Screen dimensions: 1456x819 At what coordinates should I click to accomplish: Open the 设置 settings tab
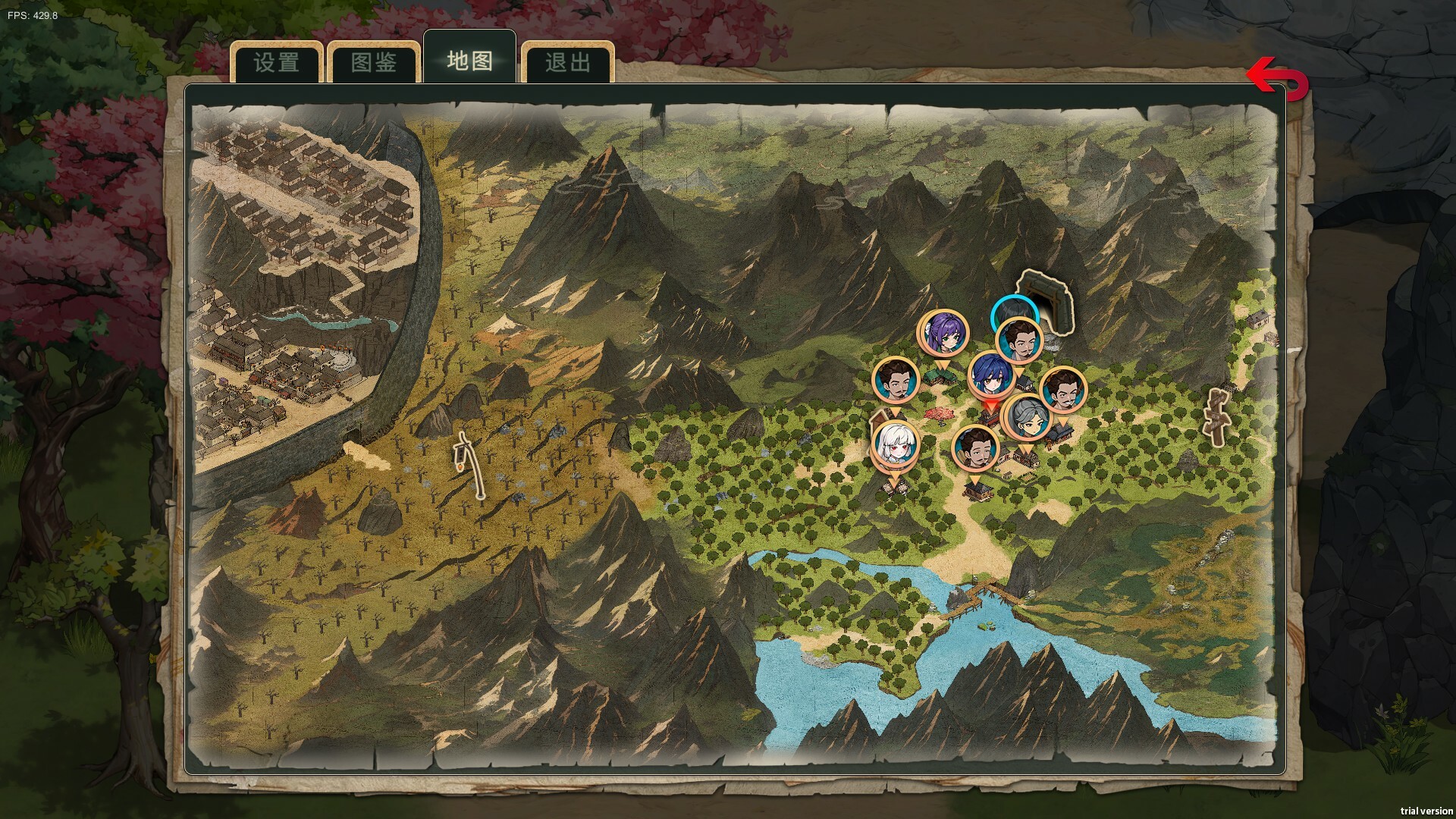click(277, 62)
